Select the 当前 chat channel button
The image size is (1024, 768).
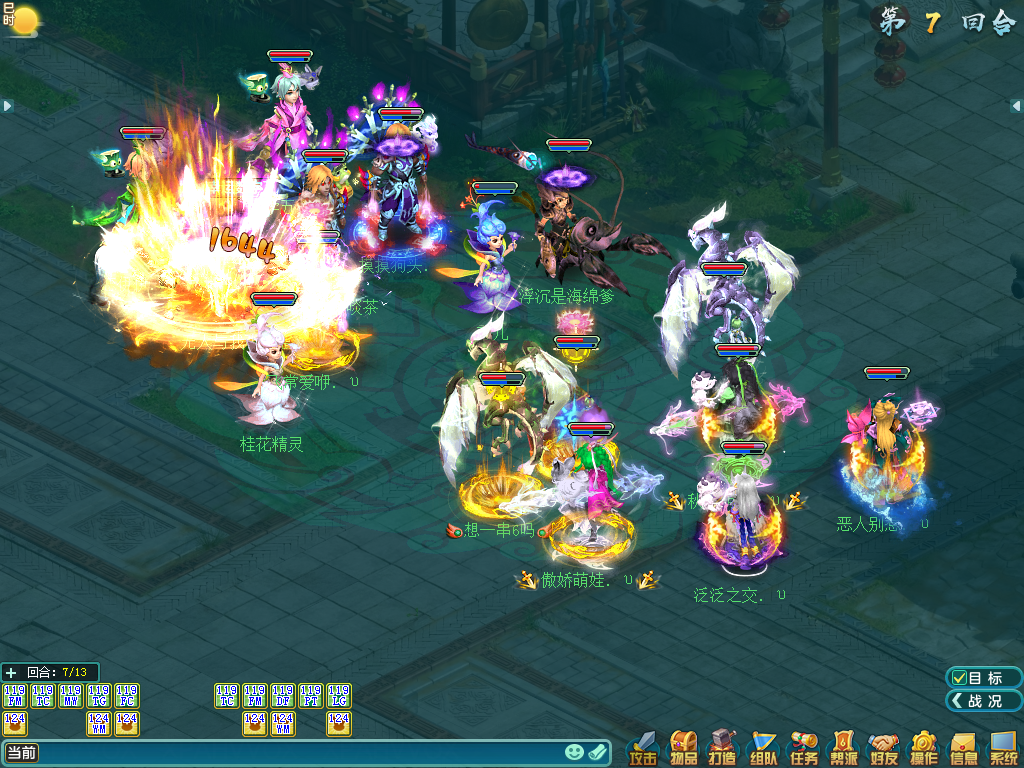coord(21,752)
